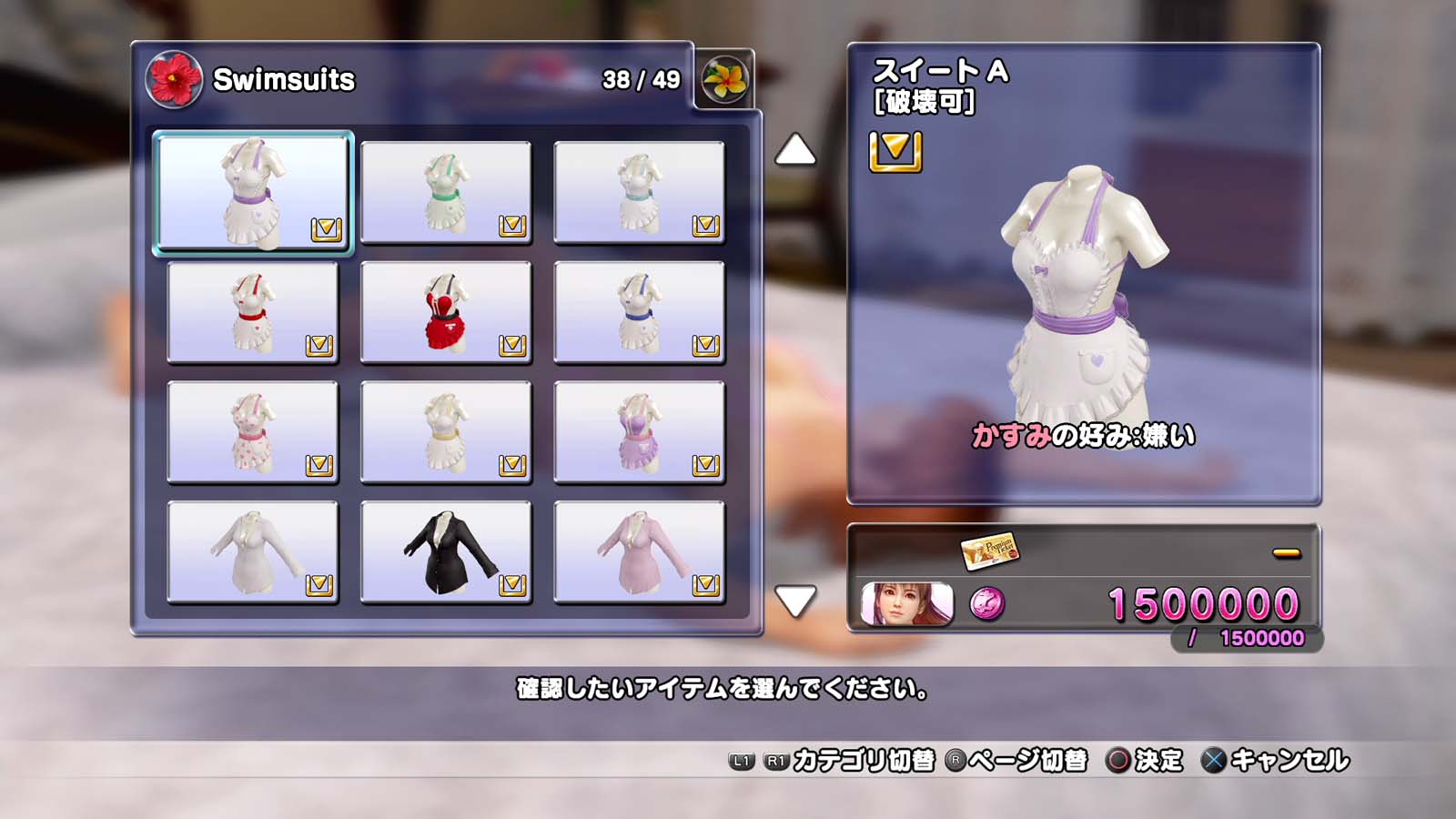Choose the white apron with green sash
The image size is (1456, 819).
(x=446, y=192)
